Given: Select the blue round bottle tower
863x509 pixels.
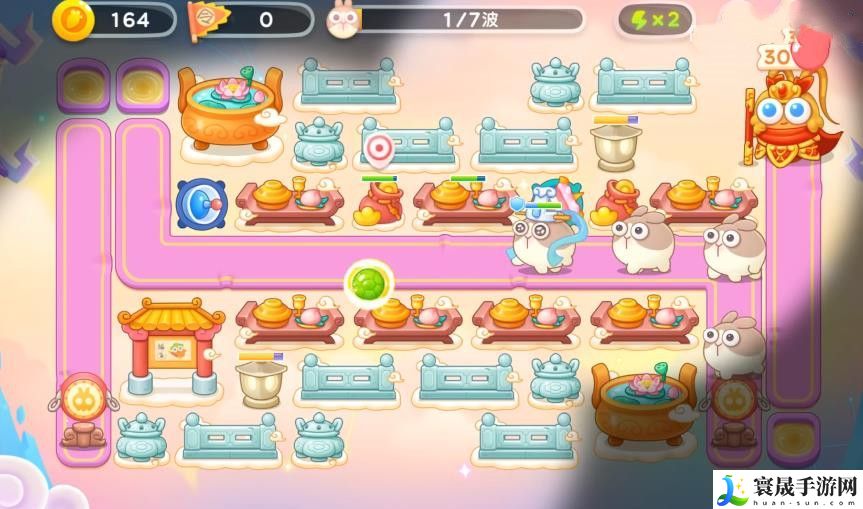Looking at the screenshot, I should 199,204.
